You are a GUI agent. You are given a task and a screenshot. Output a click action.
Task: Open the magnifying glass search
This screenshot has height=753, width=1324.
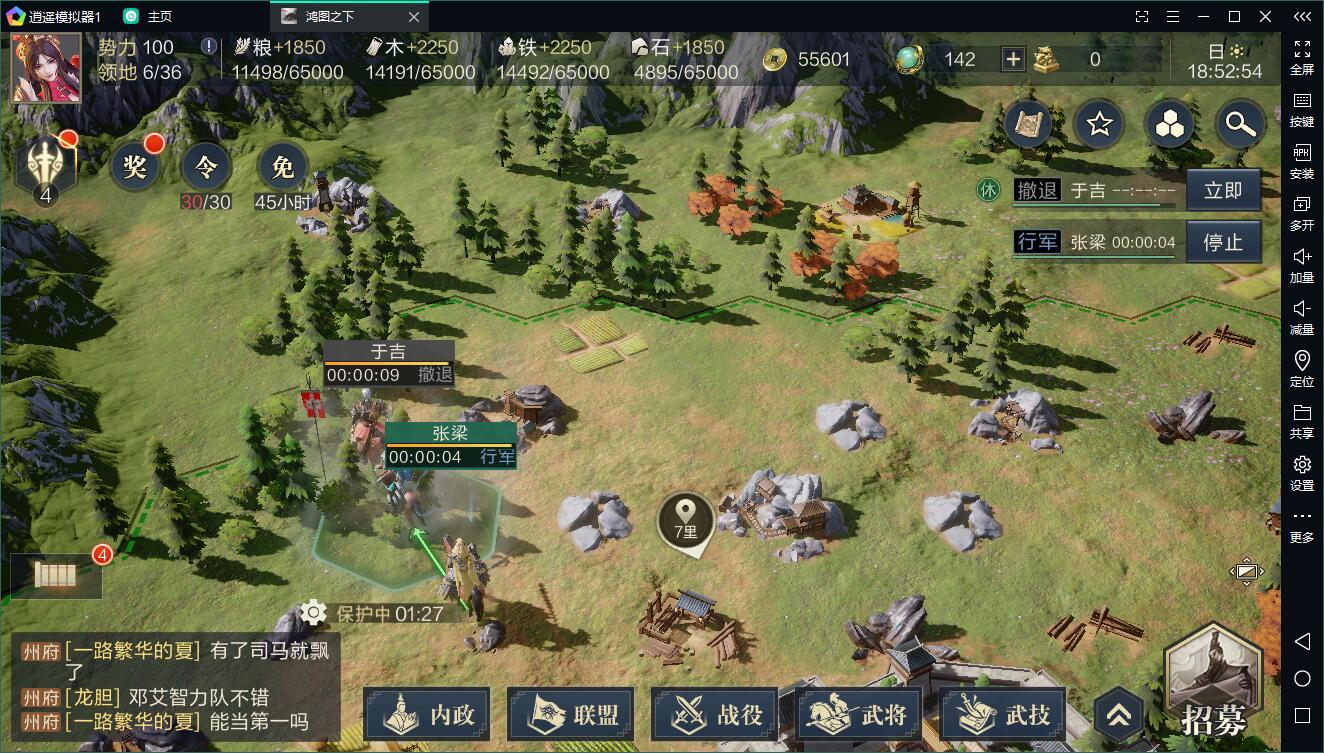coord(1240,124)
